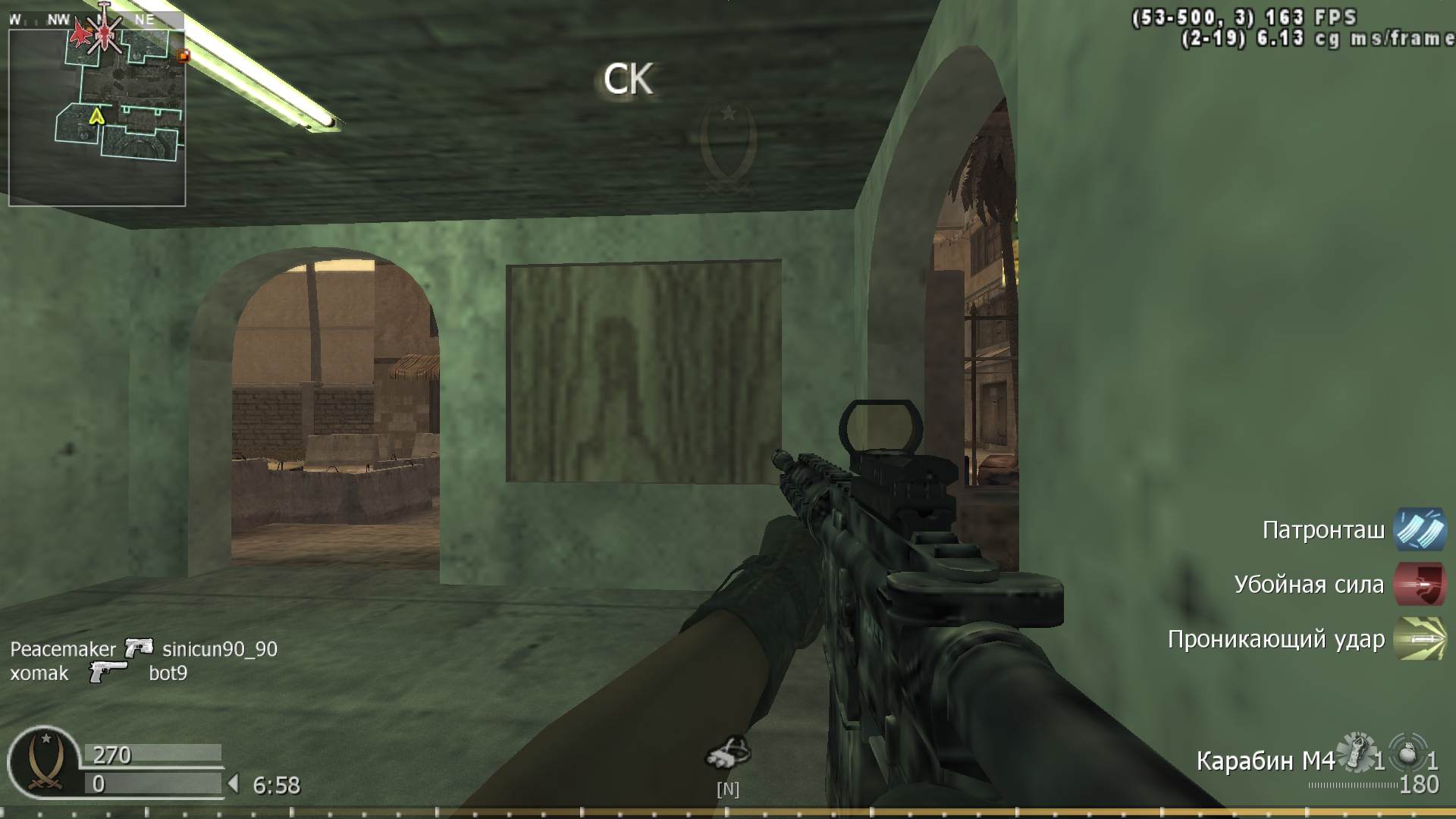Viewport: 1456px width, 819px height.
Task: Click the player name sinicun90_90 in killfeed
Action: point(219,649)
